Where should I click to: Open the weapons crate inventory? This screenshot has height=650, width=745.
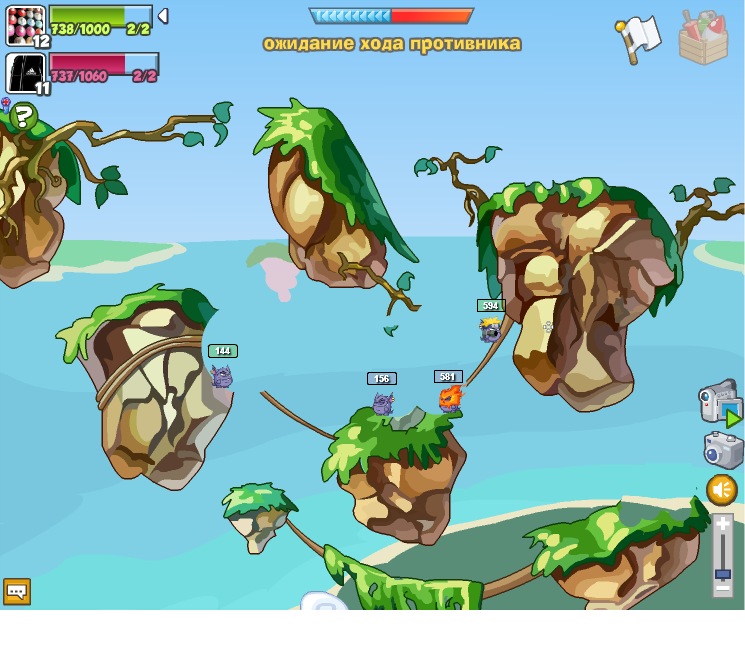[x=703, y=38]
